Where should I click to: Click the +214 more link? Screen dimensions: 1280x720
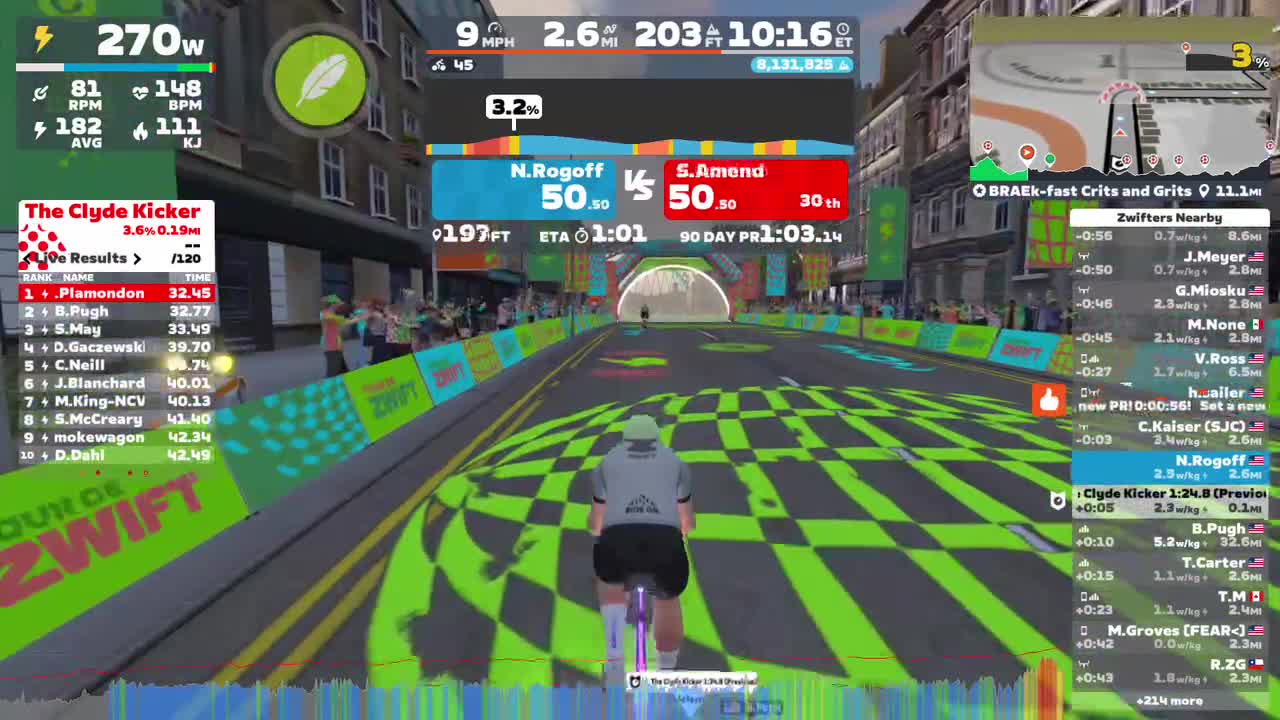point(1170,700)
